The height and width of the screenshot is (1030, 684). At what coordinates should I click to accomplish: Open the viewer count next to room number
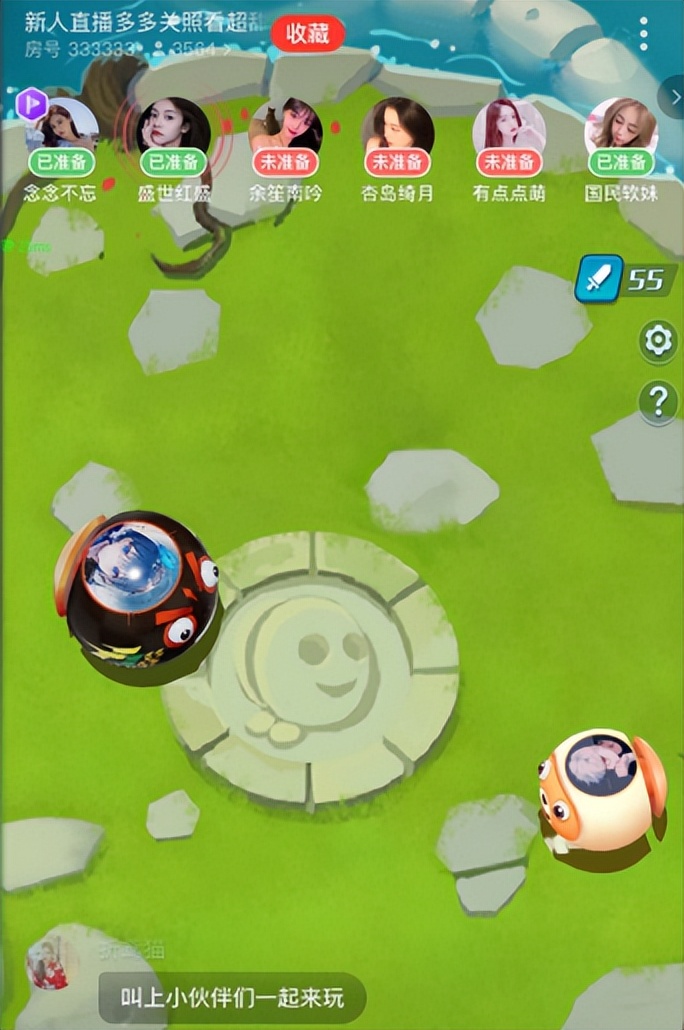193,48
